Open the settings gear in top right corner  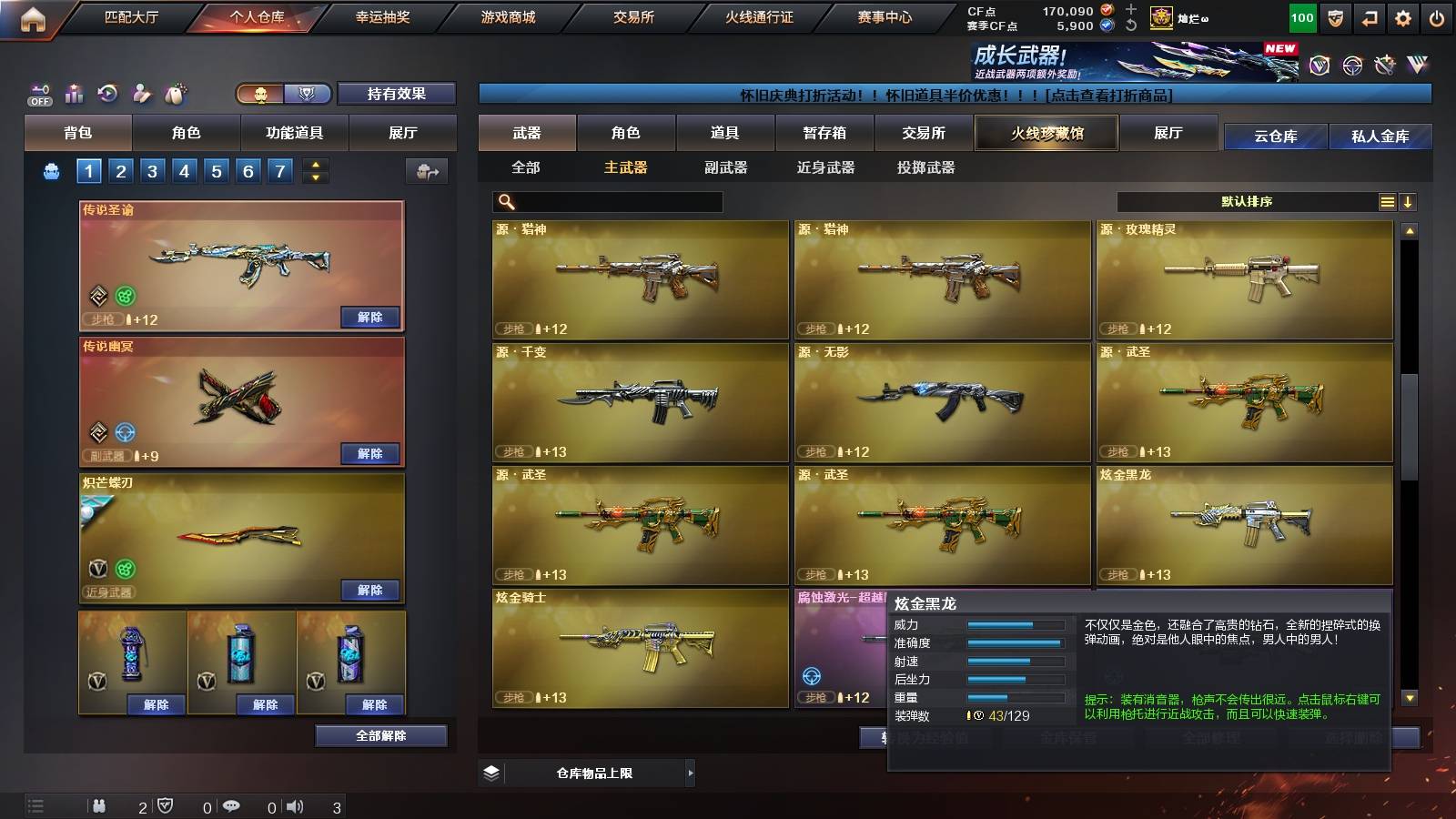click(x=1404, y=16)
